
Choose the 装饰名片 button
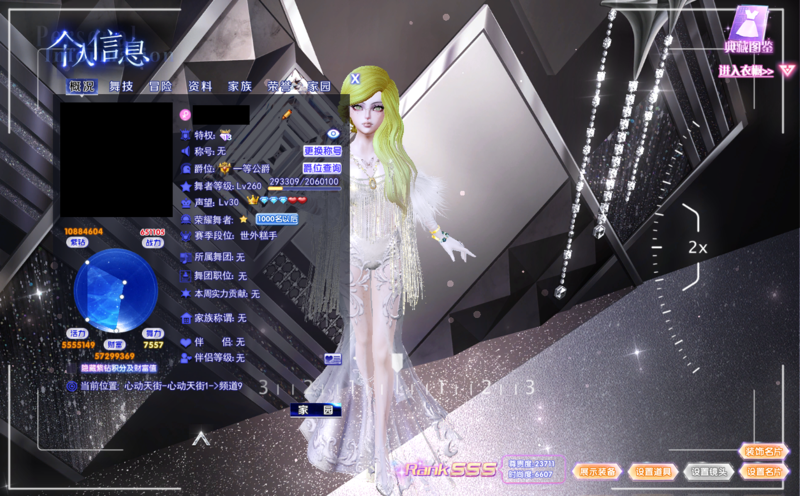[763, 452]
